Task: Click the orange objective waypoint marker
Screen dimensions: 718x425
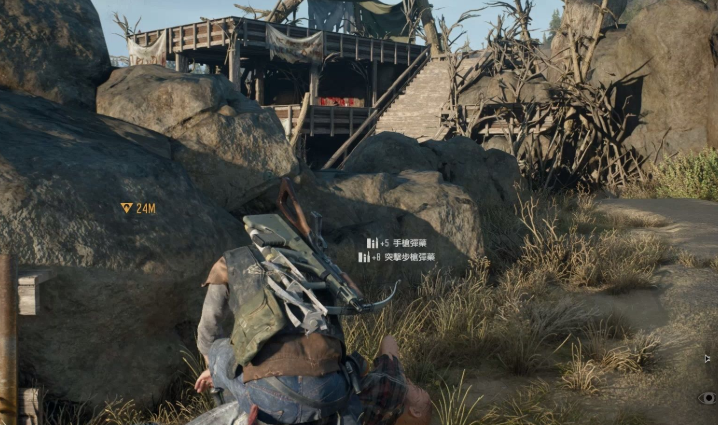Action: point(126,208)
